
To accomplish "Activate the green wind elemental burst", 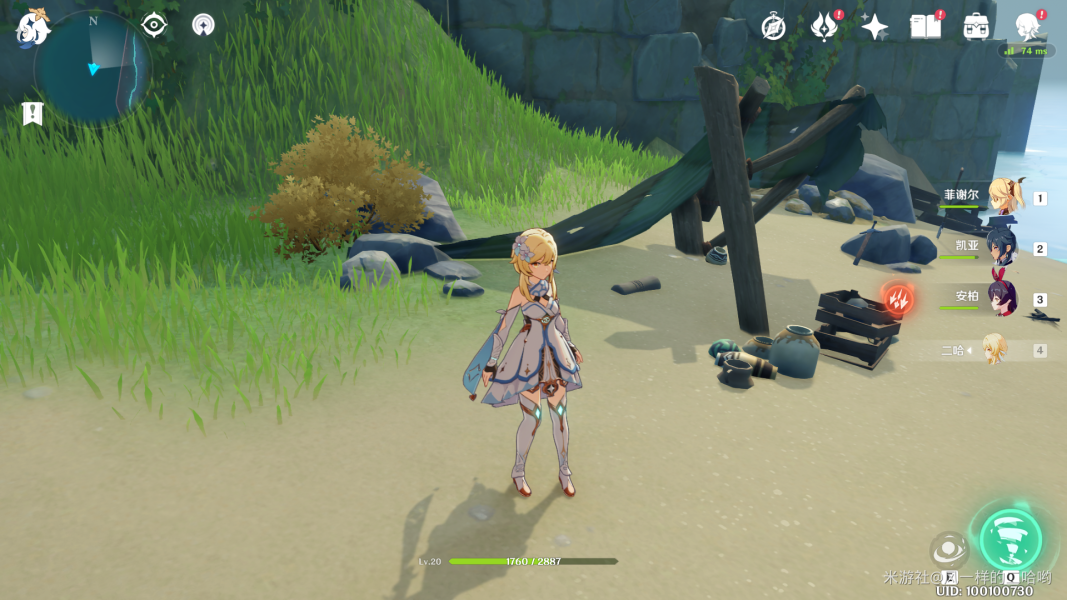I will click(1010, 539).
